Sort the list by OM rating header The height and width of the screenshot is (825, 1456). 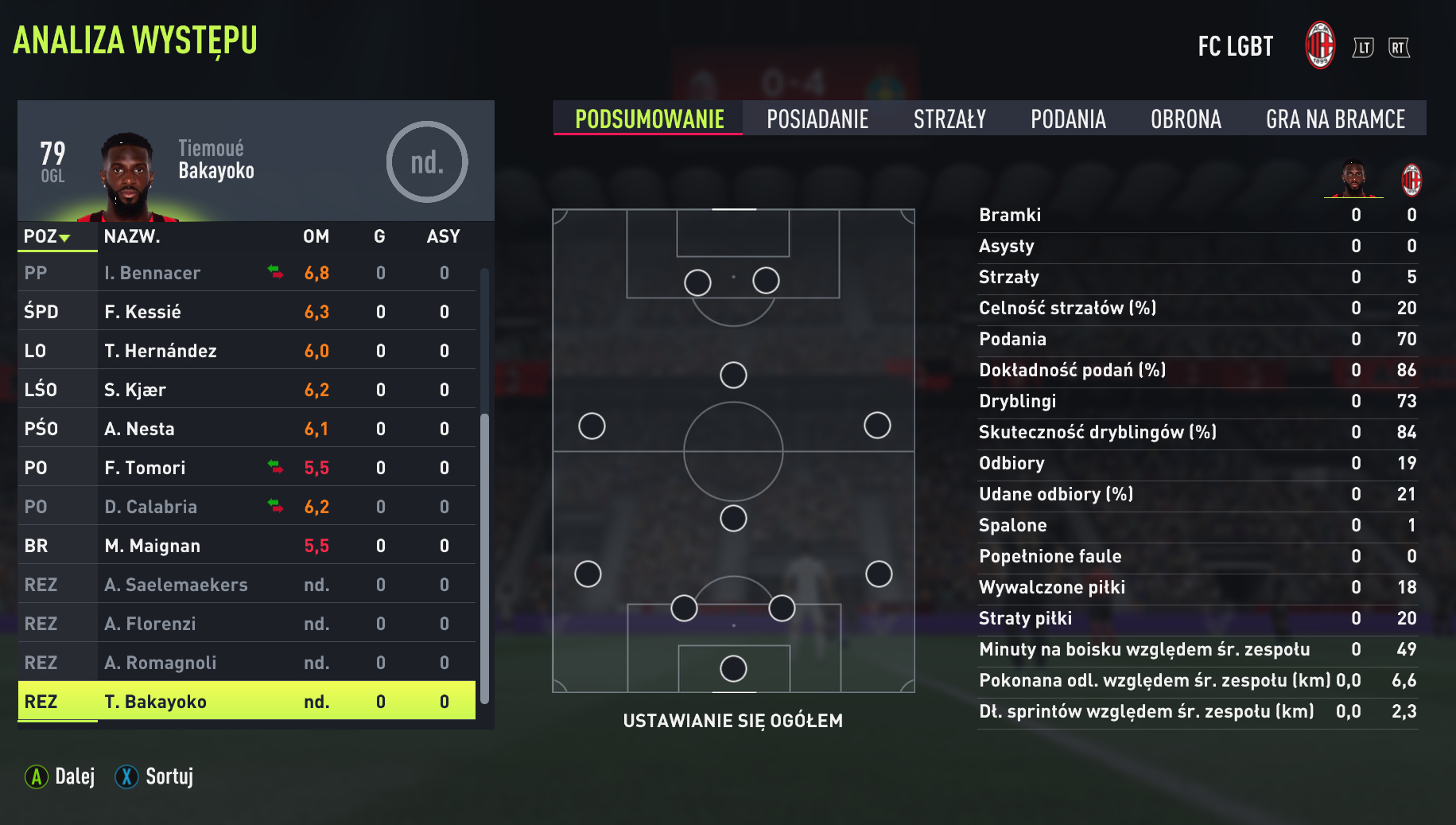316,236
